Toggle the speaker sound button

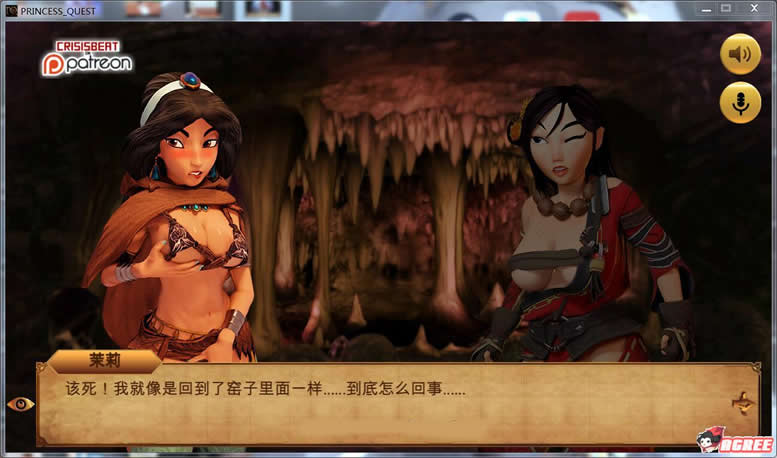[x=740, y=54]
